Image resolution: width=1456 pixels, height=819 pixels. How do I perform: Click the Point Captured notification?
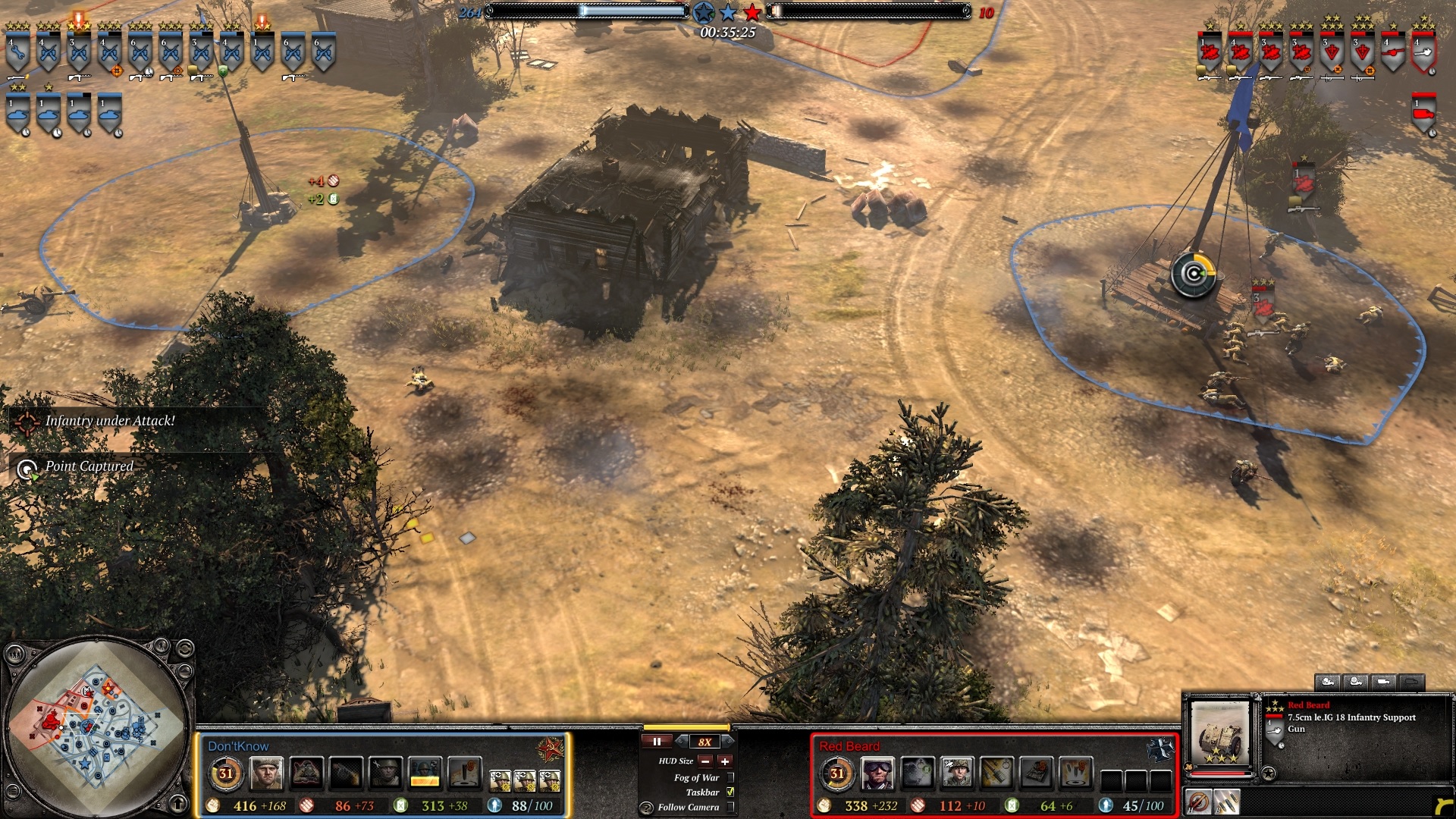click(x=89, y=467)
